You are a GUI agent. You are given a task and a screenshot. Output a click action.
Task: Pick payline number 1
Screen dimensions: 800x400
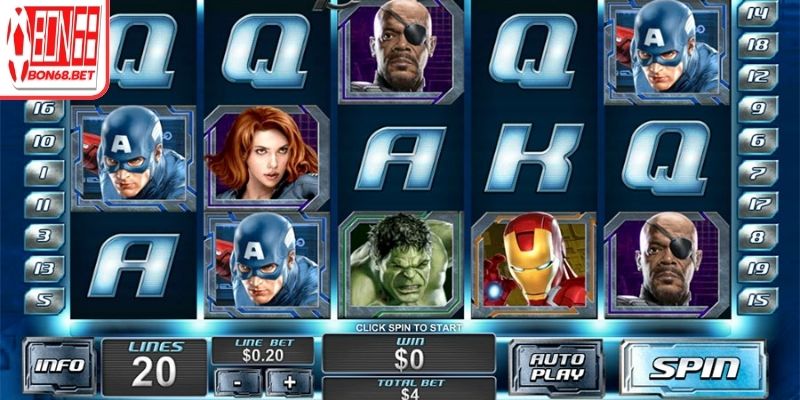click(x=45, y=173)
